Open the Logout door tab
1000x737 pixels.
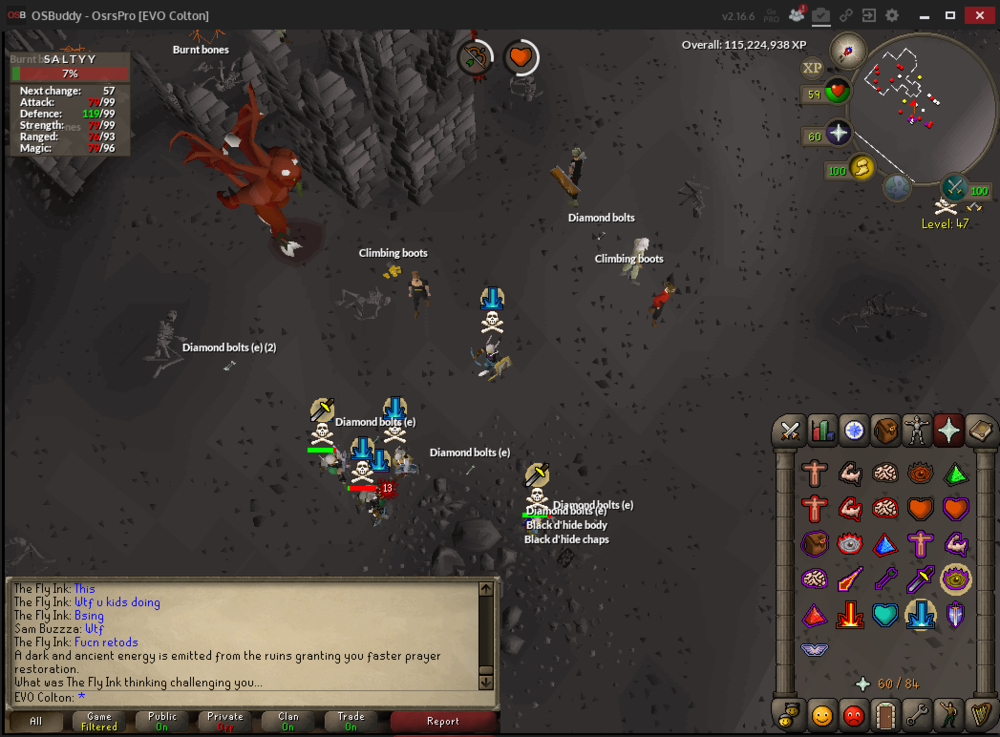885,715
